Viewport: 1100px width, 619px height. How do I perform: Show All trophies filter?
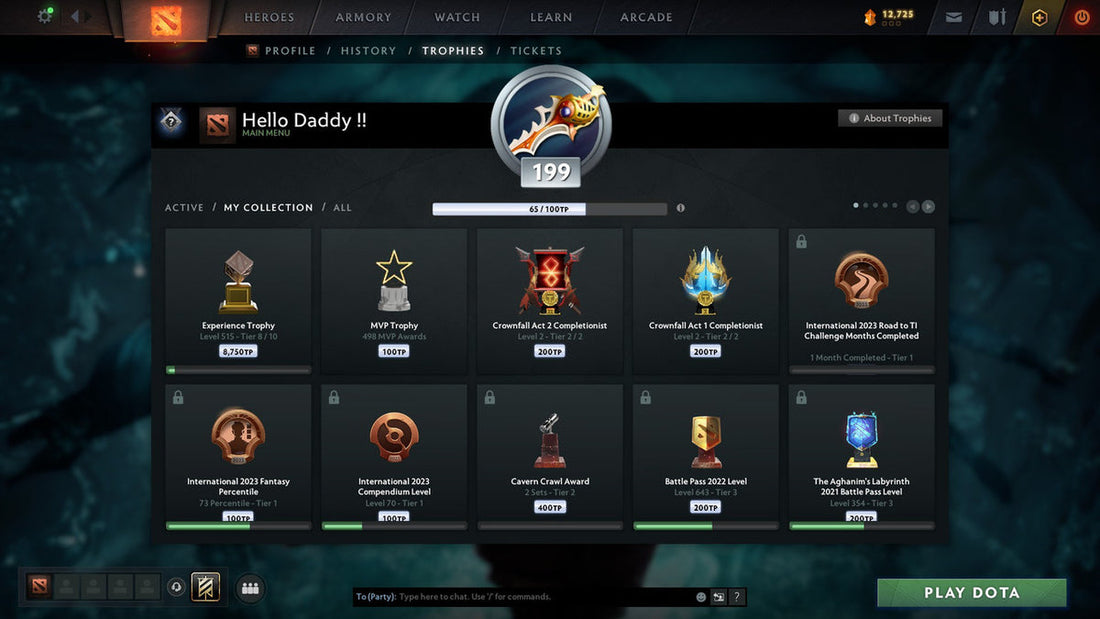pos(342,208)
